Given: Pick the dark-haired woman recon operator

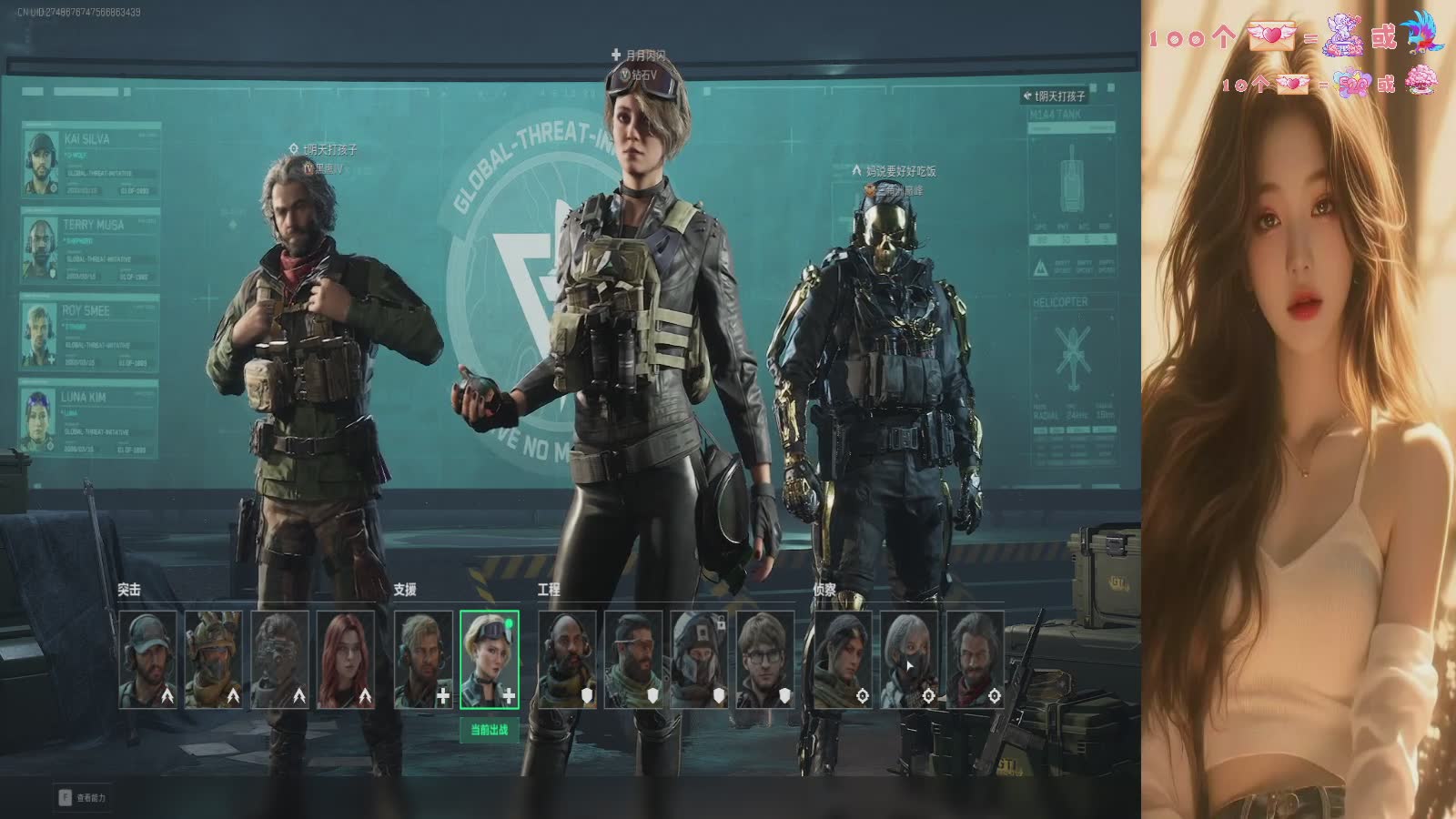Looking at the screenshot, I should coord(843,660).
